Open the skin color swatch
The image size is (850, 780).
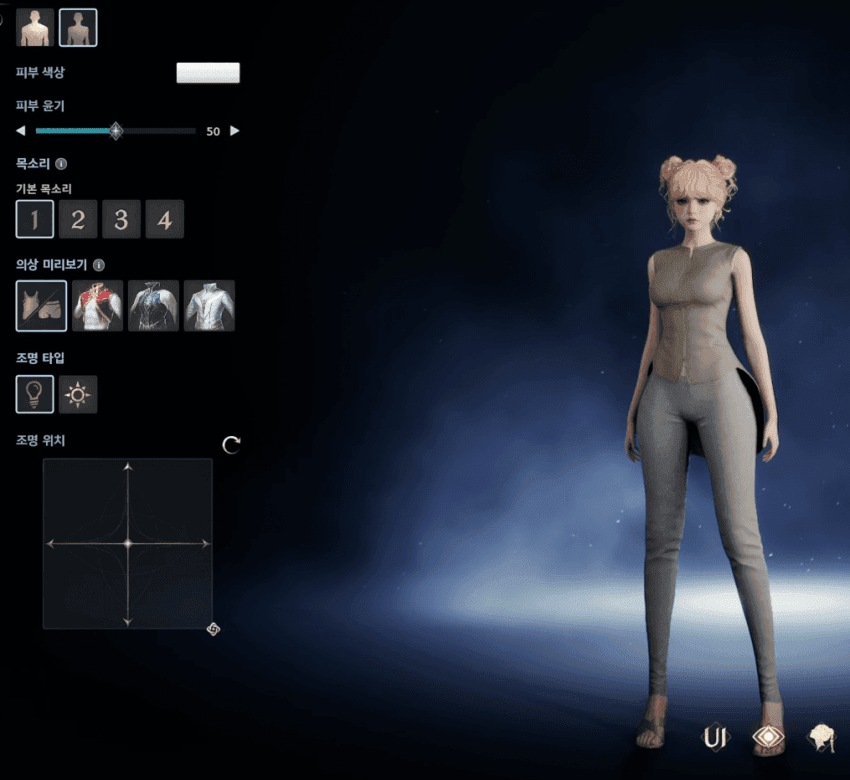[x=208, y=73]
